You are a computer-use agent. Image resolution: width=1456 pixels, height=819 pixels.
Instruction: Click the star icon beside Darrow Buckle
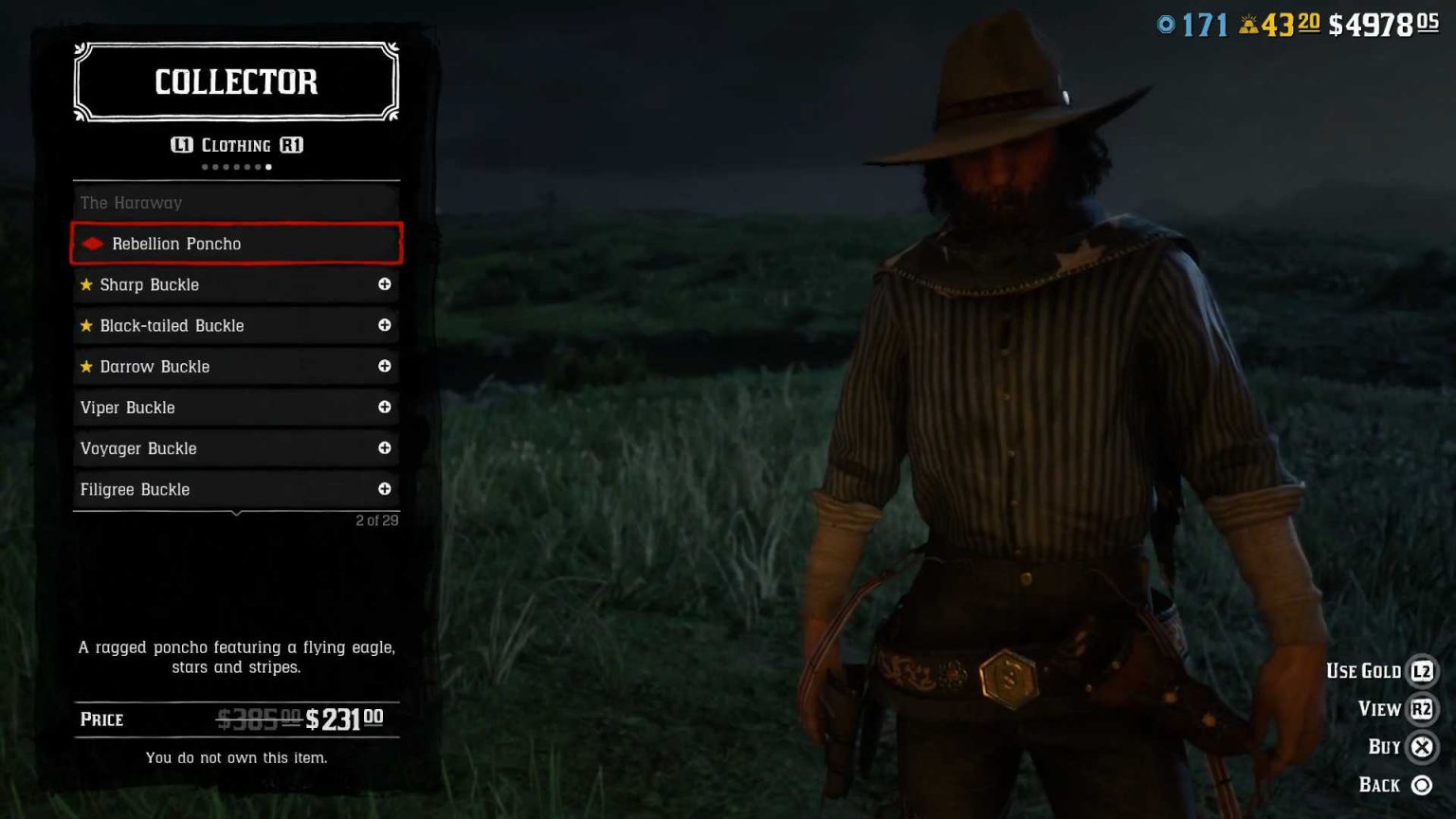pos(86,366)
